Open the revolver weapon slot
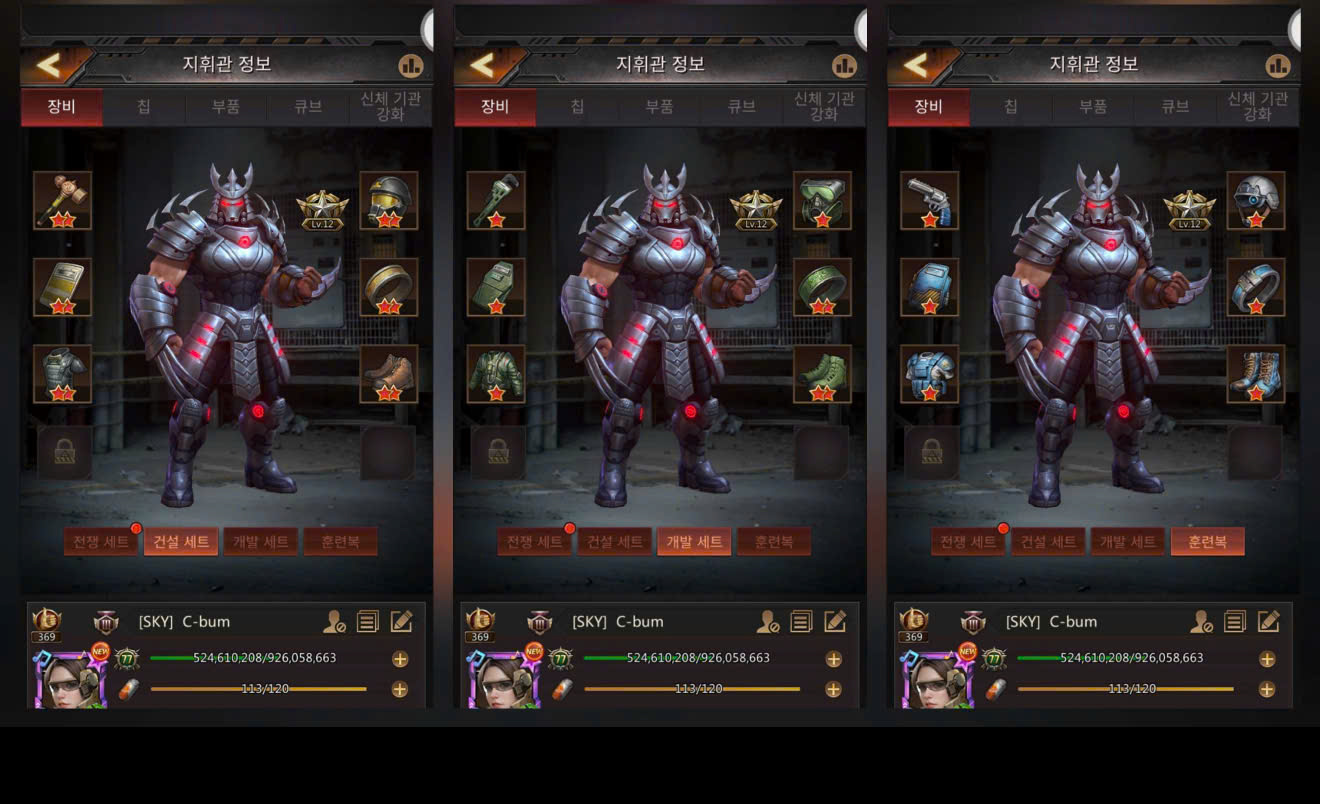The width and height of the screenshot is (1320, 804). (930, 200)
